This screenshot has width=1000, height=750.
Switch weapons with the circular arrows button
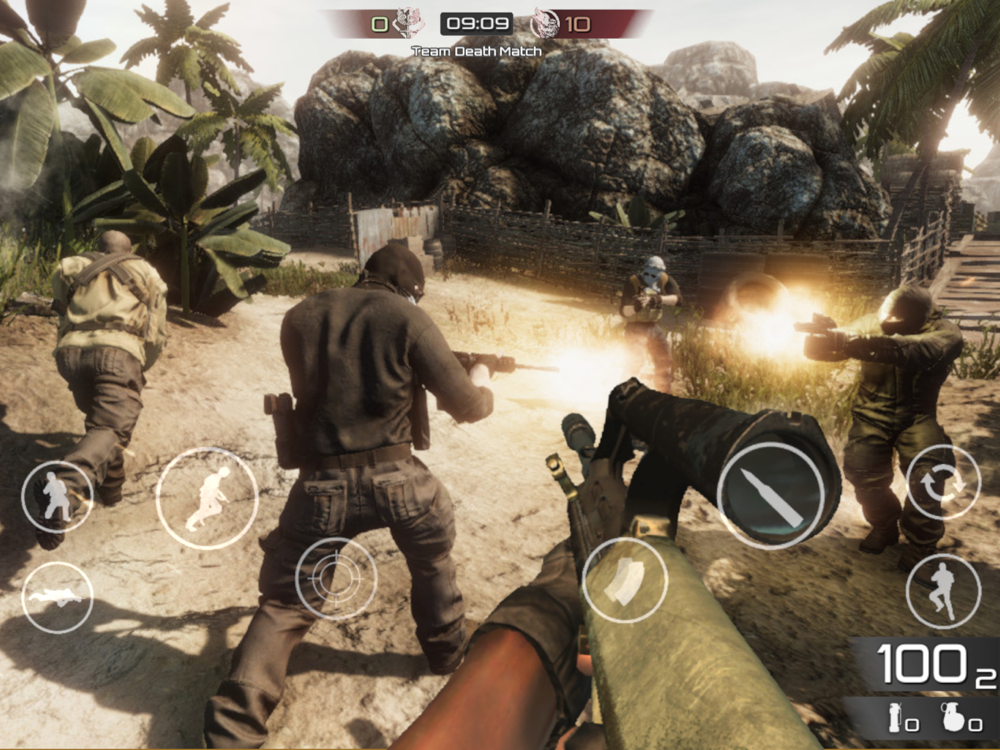click(x=943, y=482)
